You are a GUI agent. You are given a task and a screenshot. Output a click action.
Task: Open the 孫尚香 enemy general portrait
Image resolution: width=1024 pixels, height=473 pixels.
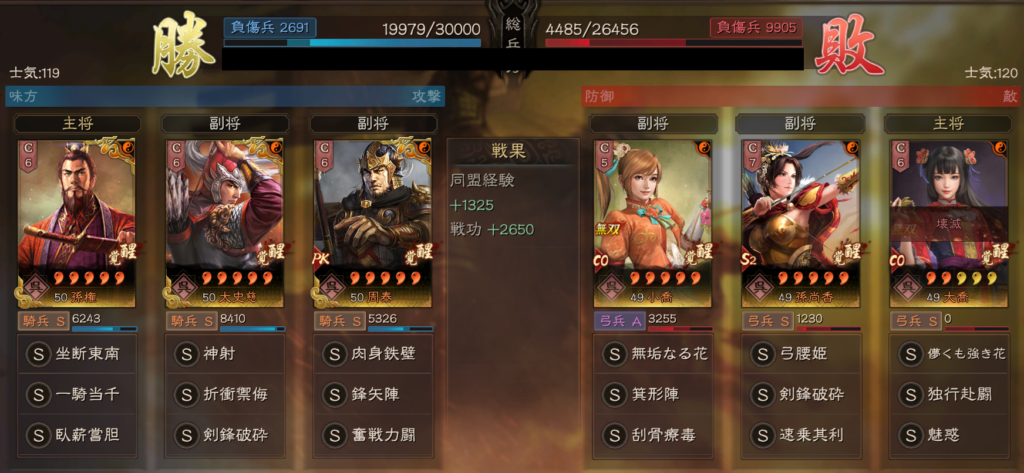tap(798, 222)
